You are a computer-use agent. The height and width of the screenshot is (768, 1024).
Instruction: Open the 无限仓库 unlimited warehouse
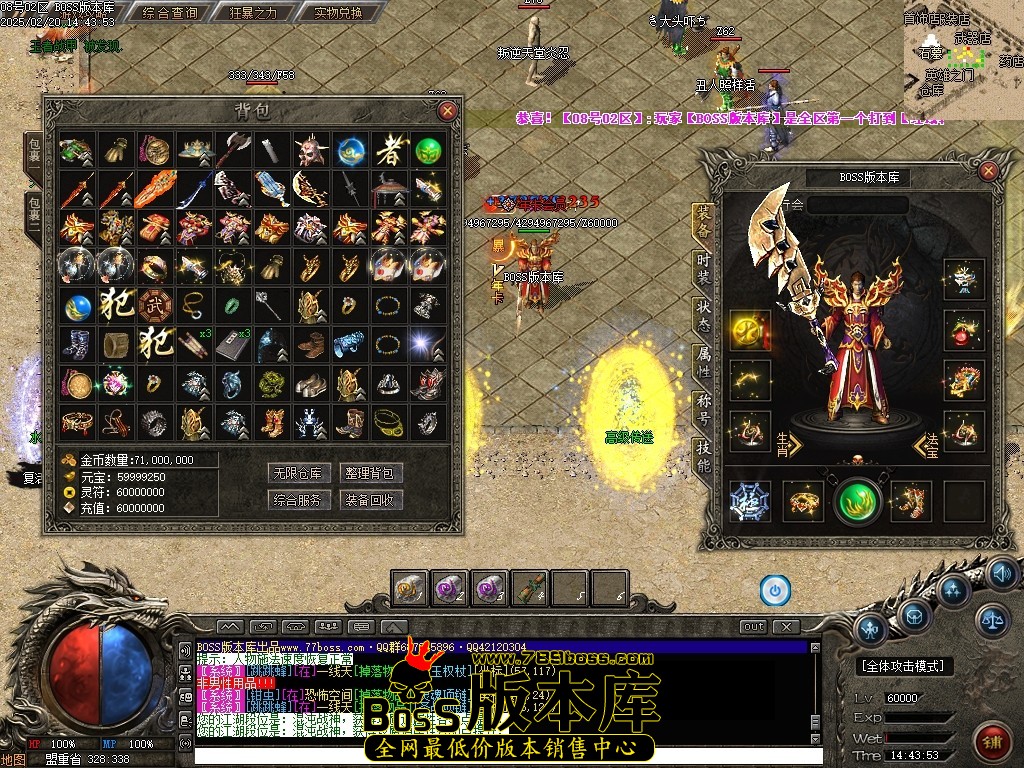tap(296, 472)
